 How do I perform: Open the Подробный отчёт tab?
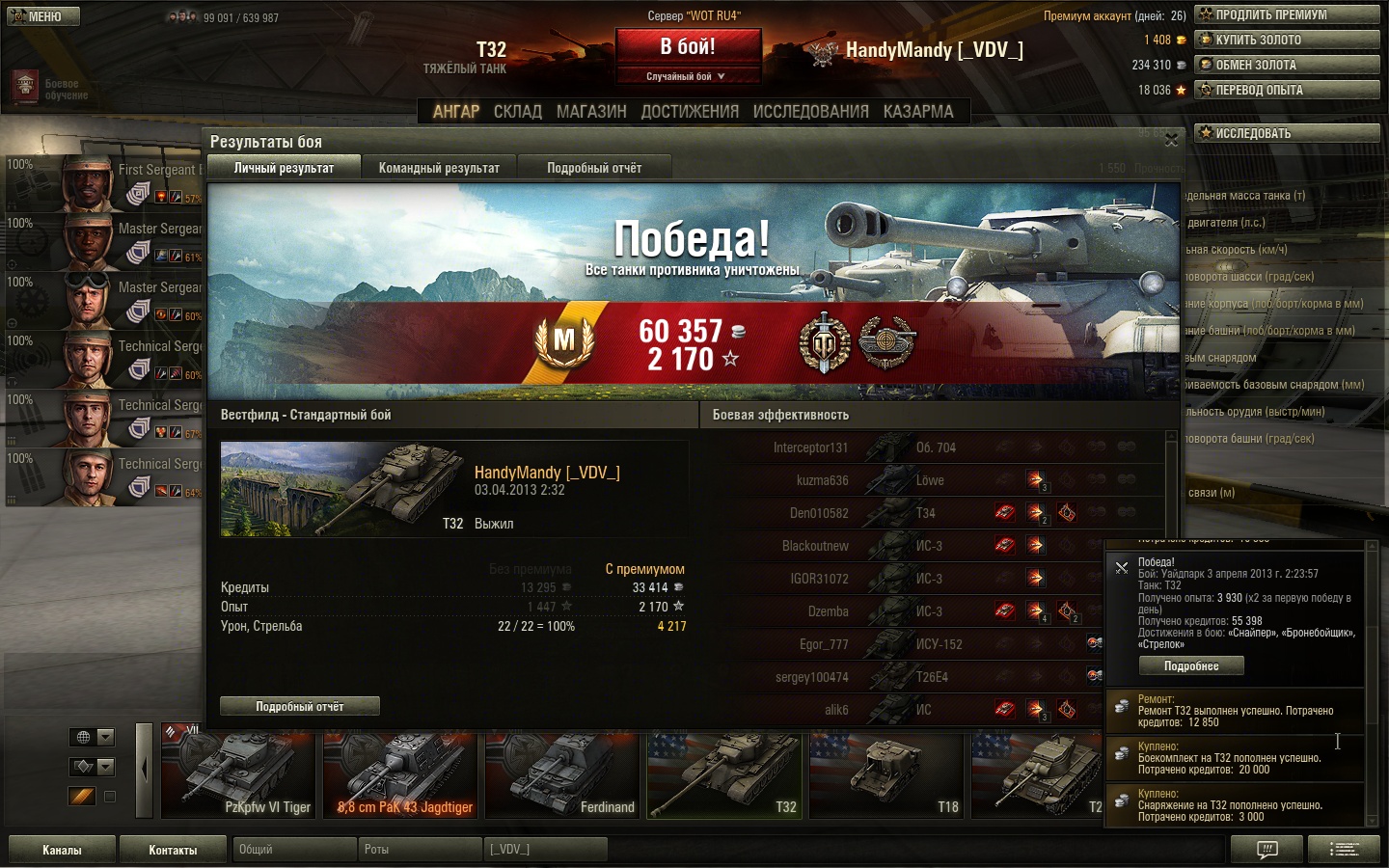594,168
